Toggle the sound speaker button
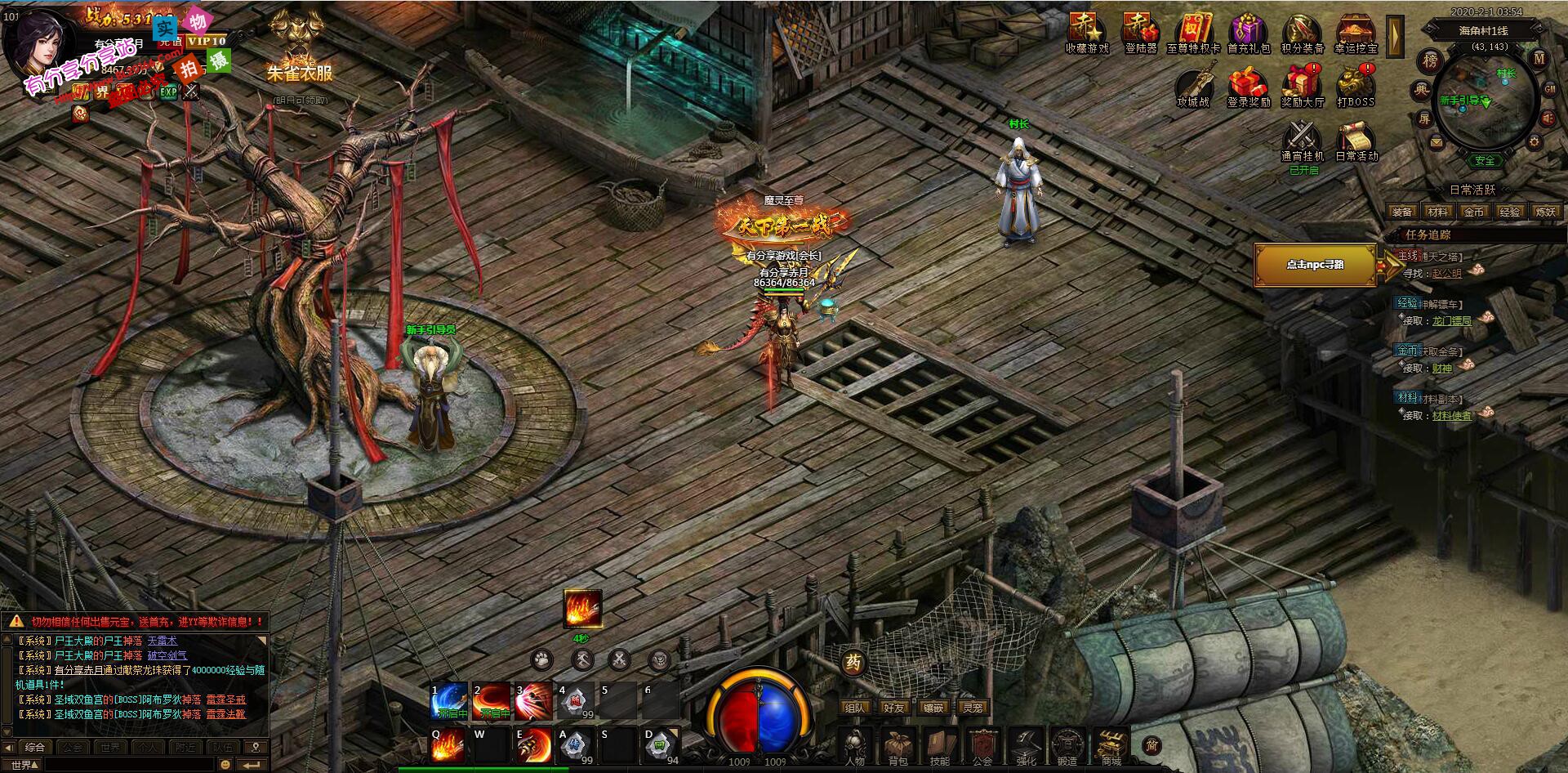The width and height of the screenshot is (1568, 773). tap(1548, 119)
